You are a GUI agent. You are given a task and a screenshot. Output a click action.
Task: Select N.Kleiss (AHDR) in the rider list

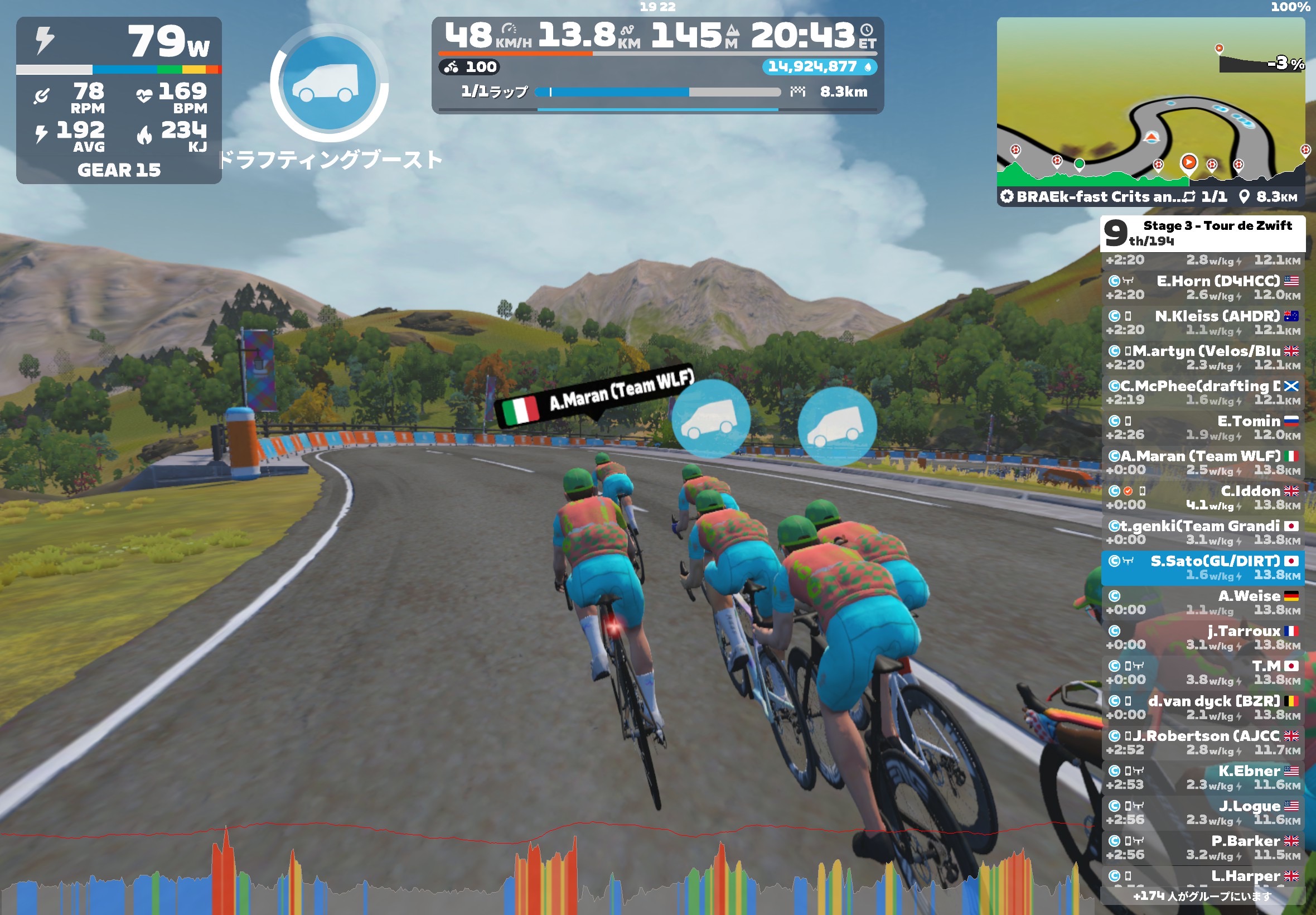(1202, 323)
